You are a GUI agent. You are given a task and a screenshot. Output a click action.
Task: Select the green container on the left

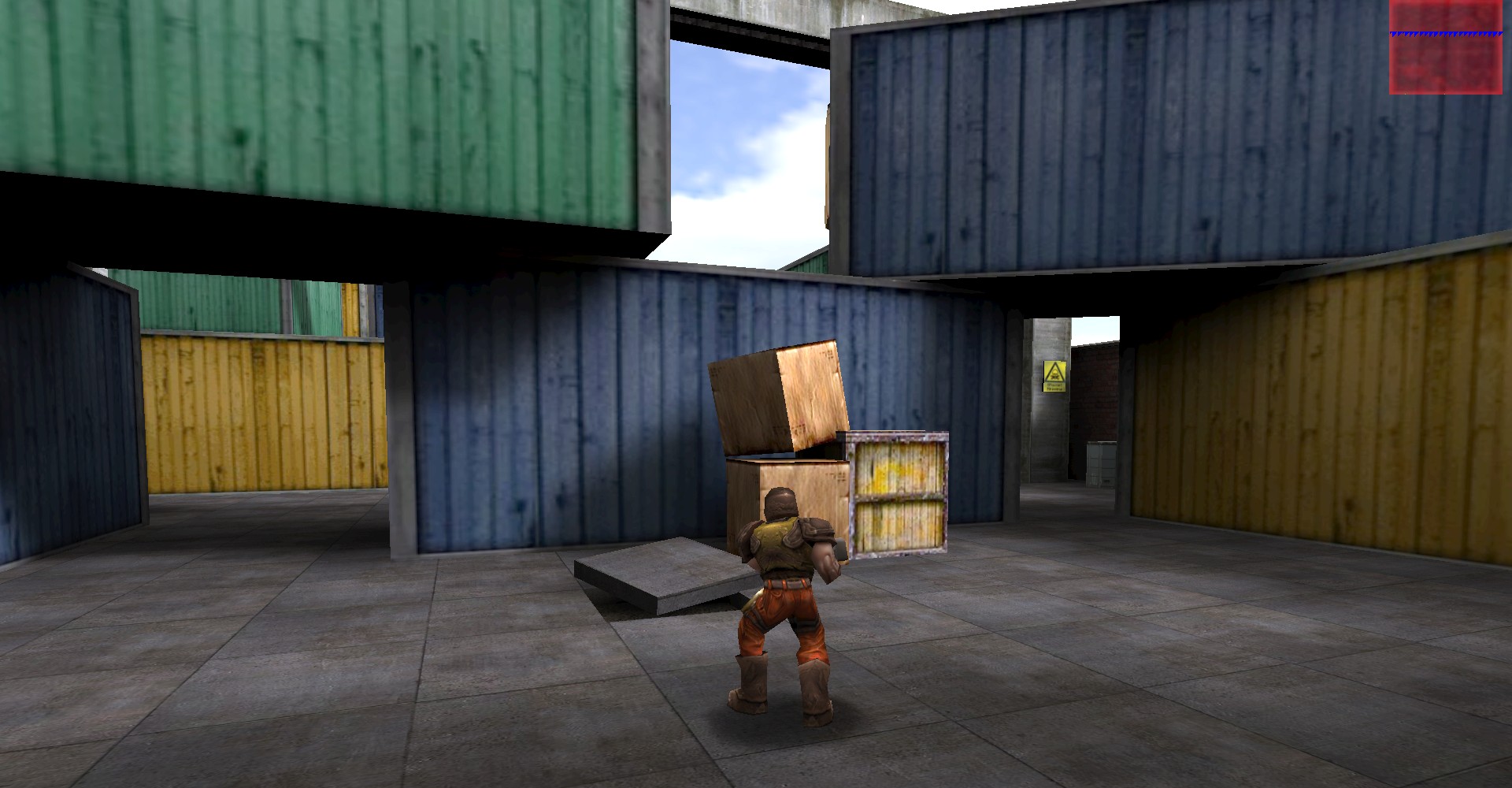(315, 110)
